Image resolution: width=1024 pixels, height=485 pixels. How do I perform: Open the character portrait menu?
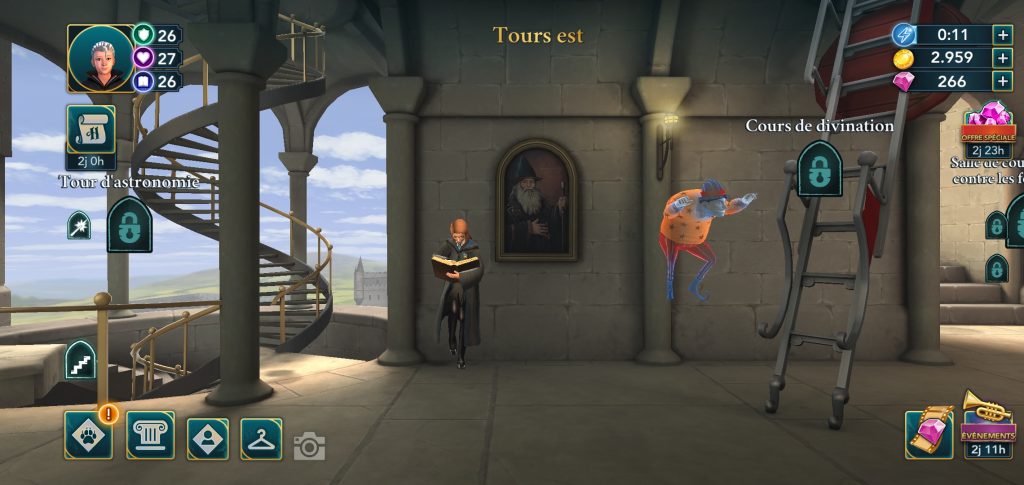(x=208, y=438)
